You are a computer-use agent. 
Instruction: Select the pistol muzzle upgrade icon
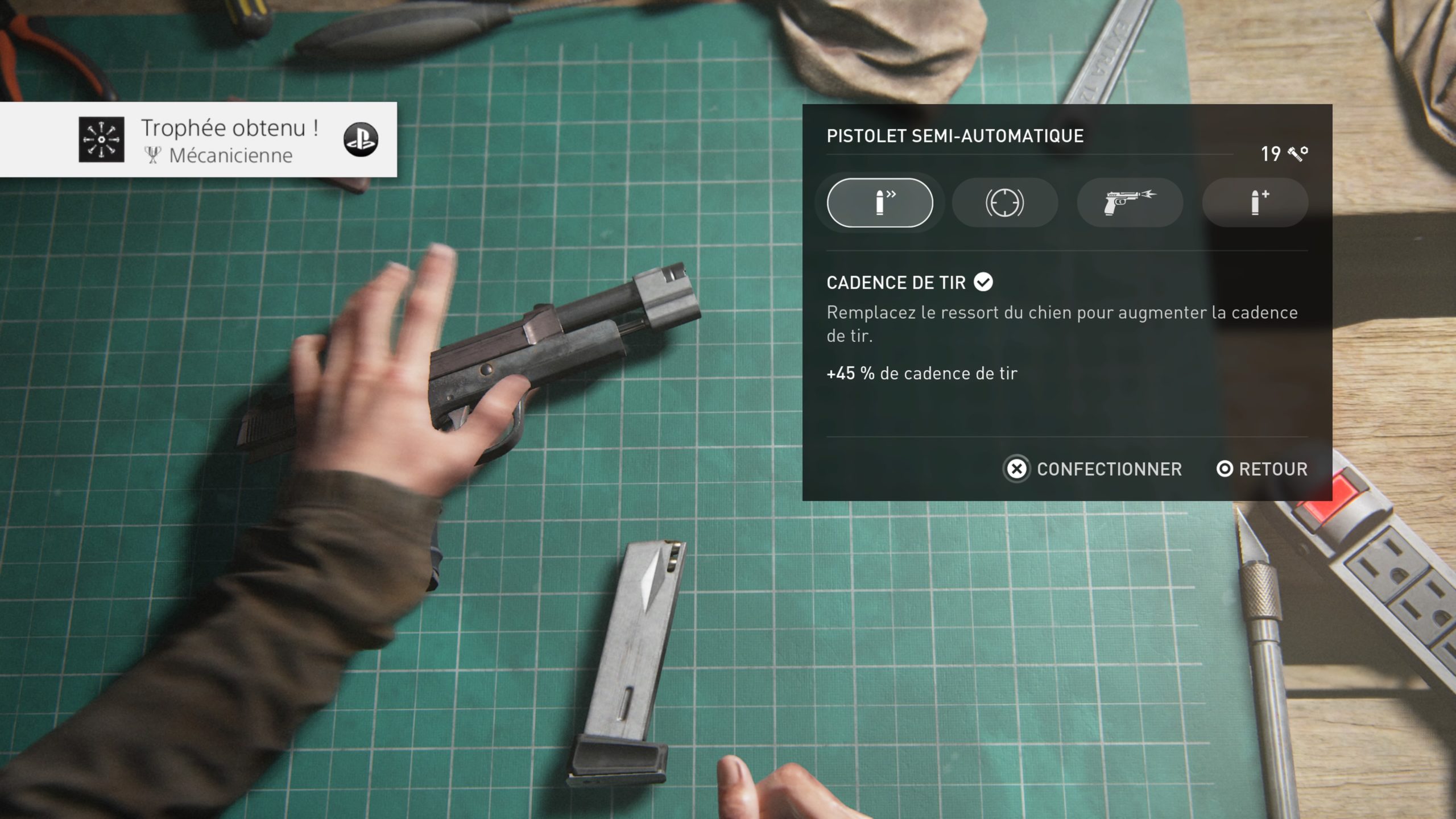pos(1130,202)
